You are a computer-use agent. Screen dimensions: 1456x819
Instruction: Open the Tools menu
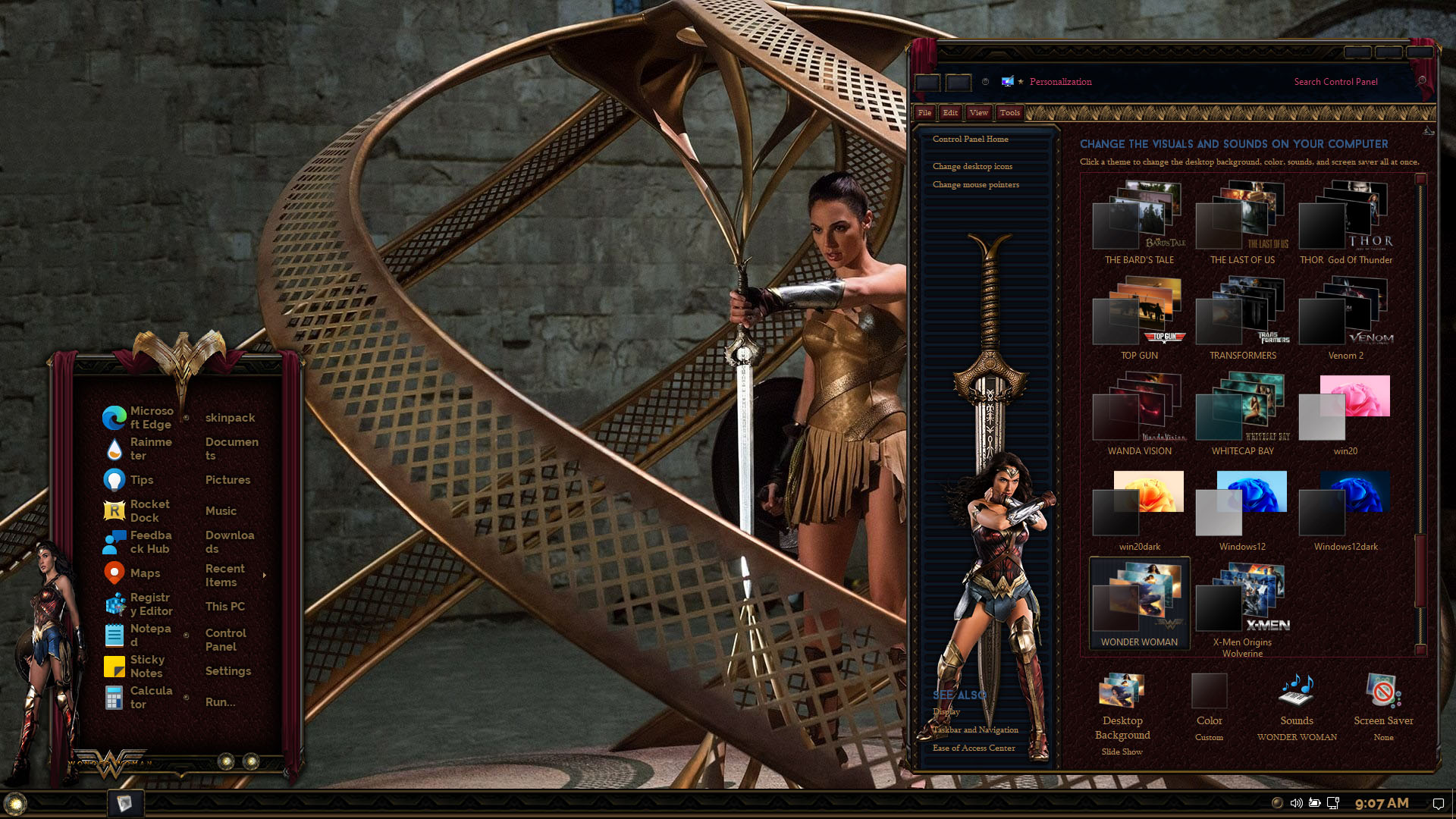point(1009,112)
